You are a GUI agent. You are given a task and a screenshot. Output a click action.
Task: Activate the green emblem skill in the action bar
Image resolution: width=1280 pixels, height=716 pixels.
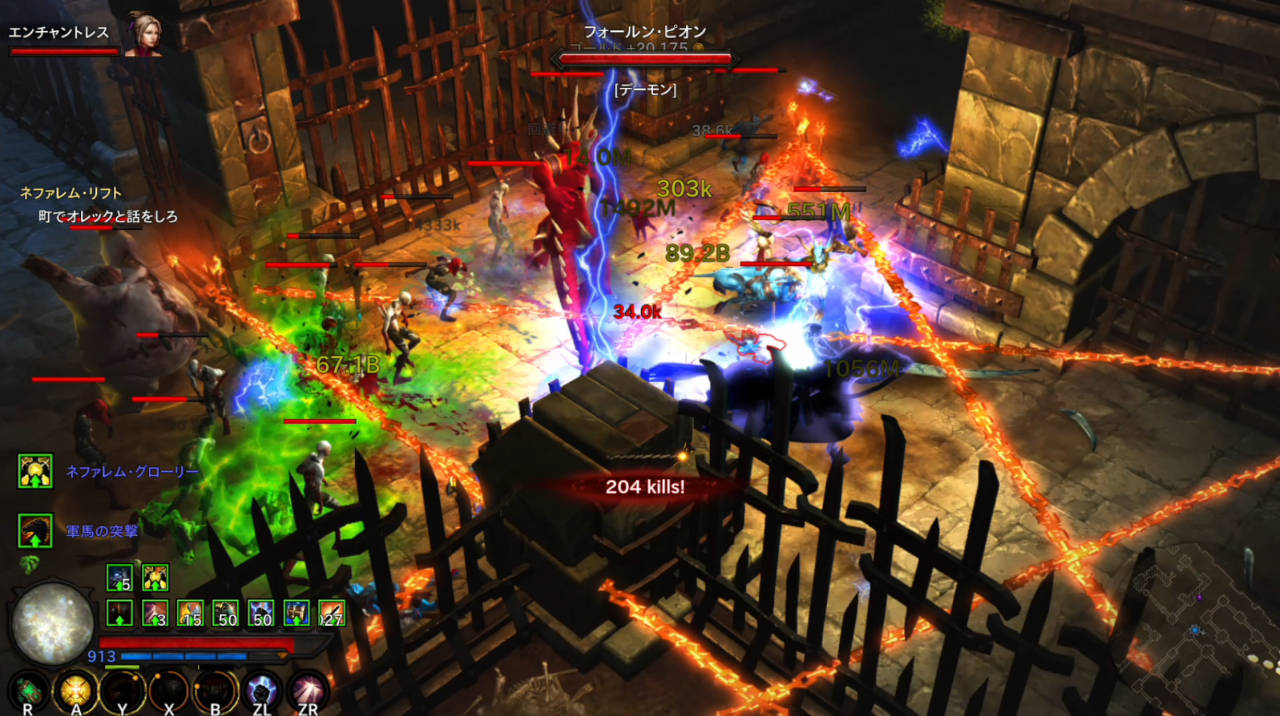[x=28, y=689]
